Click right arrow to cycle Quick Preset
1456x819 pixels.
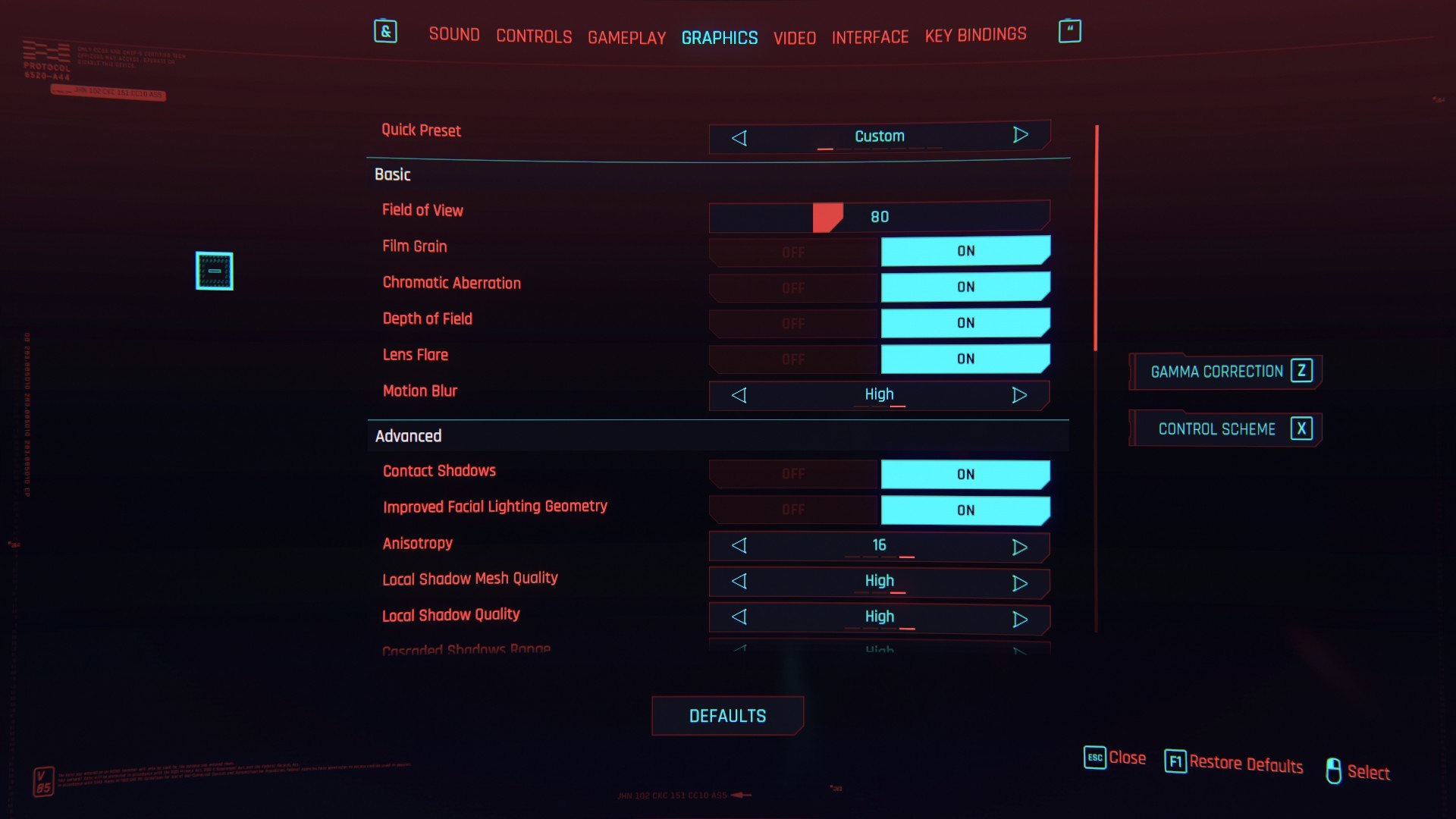1020,135
